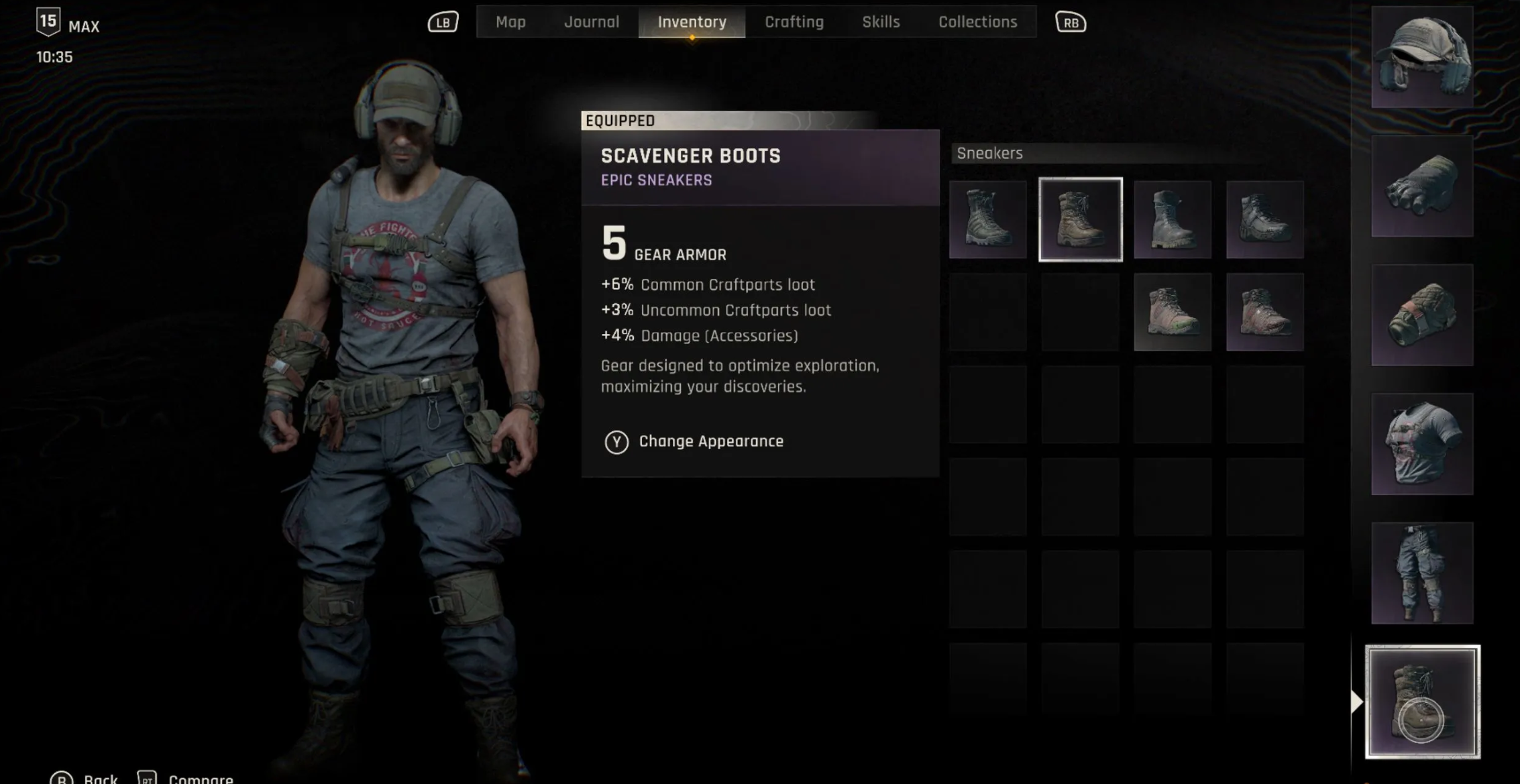Open the t-shirt torso equipment slot
Viewport: 1520px width, 784px height.
click(x=1422, y=444)
